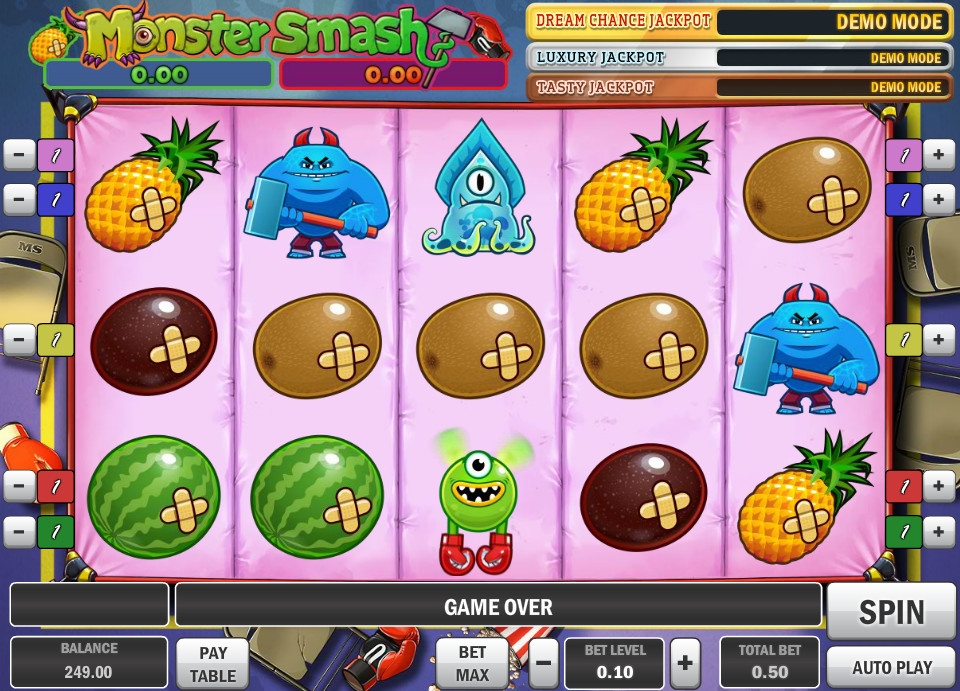Increase the red line bet
Image resolution: width=960 pixels, height=691 pixels.
pos(938,487)
